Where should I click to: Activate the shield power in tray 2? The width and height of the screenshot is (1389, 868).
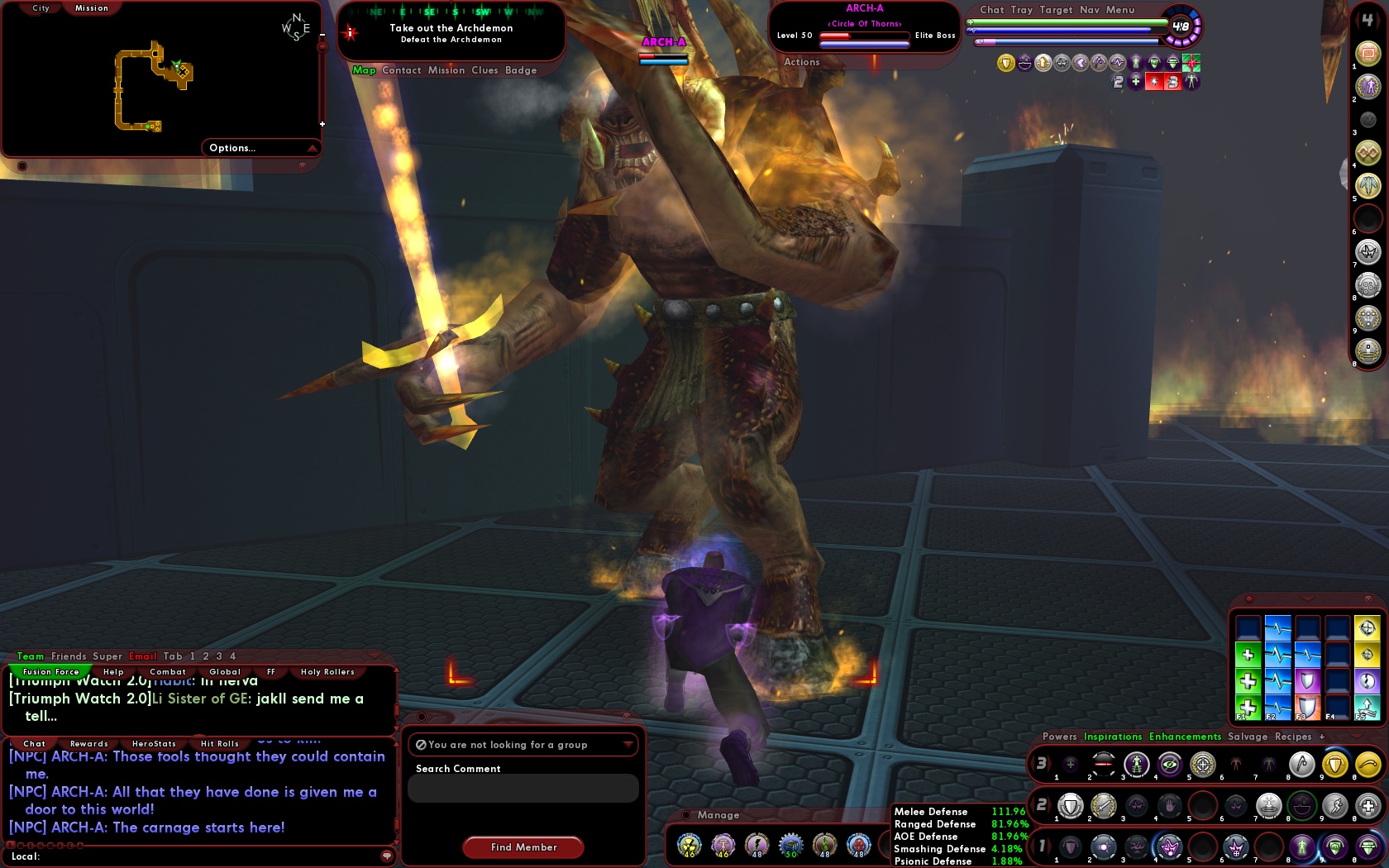1072,807
